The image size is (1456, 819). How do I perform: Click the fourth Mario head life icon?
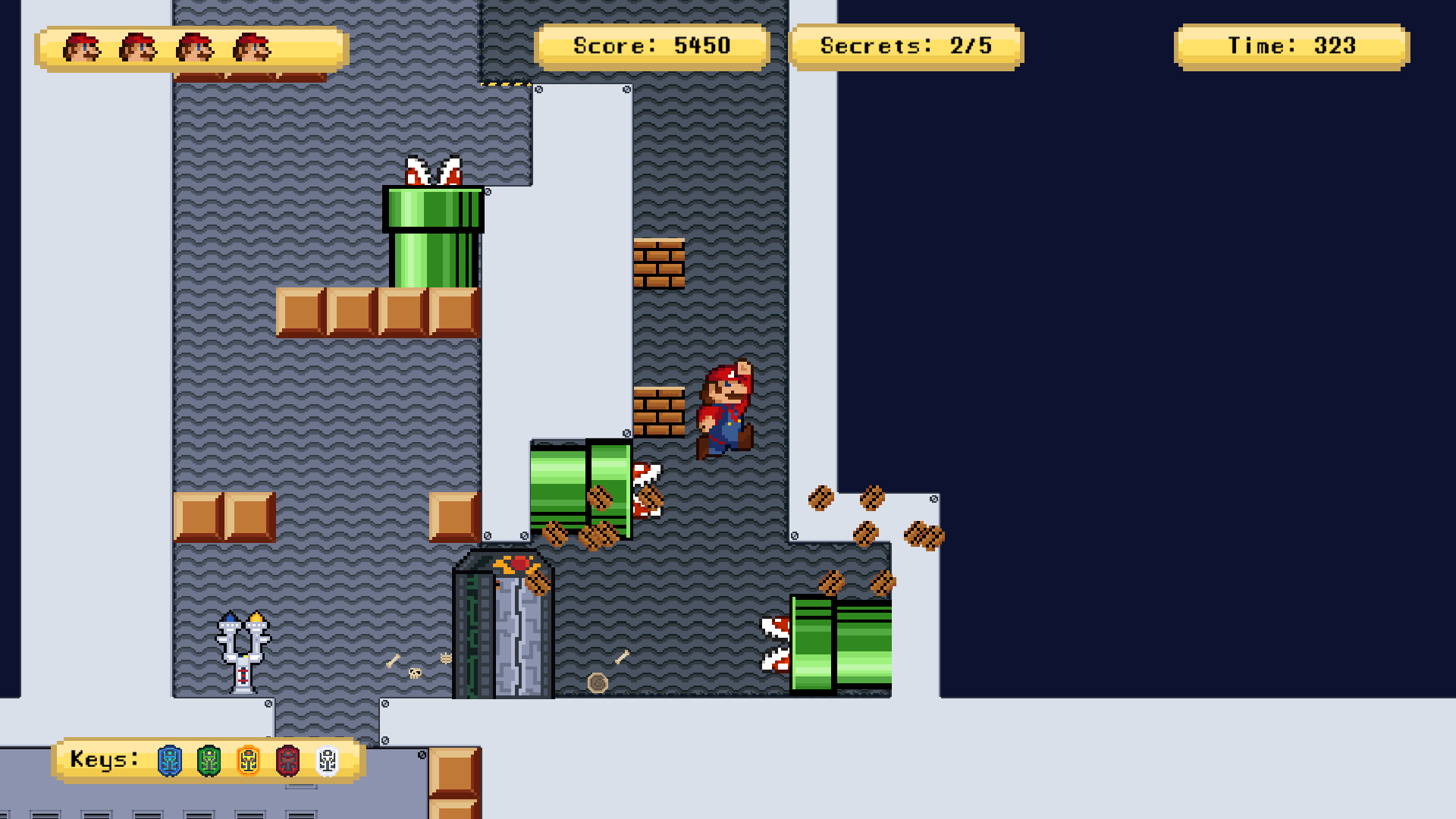point(250,47)
